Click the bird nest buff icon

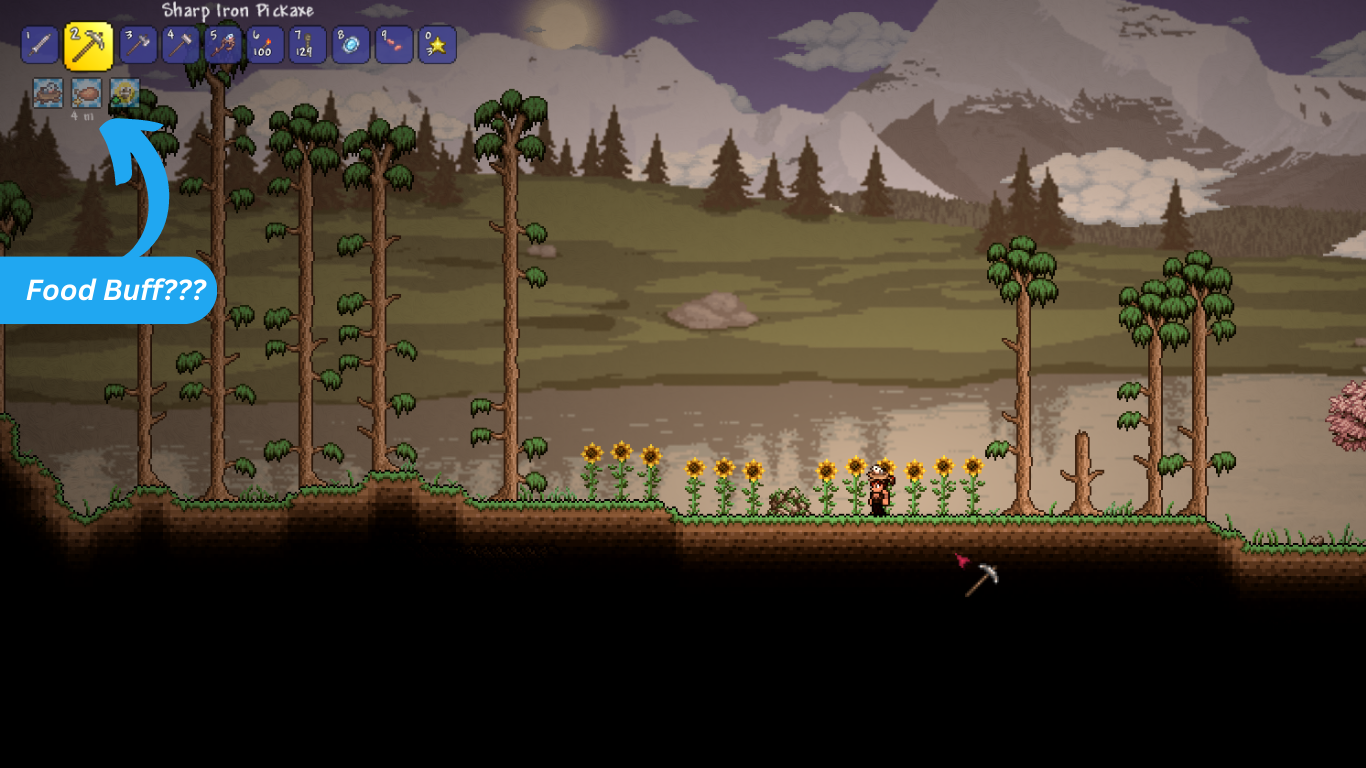point(48,93)
